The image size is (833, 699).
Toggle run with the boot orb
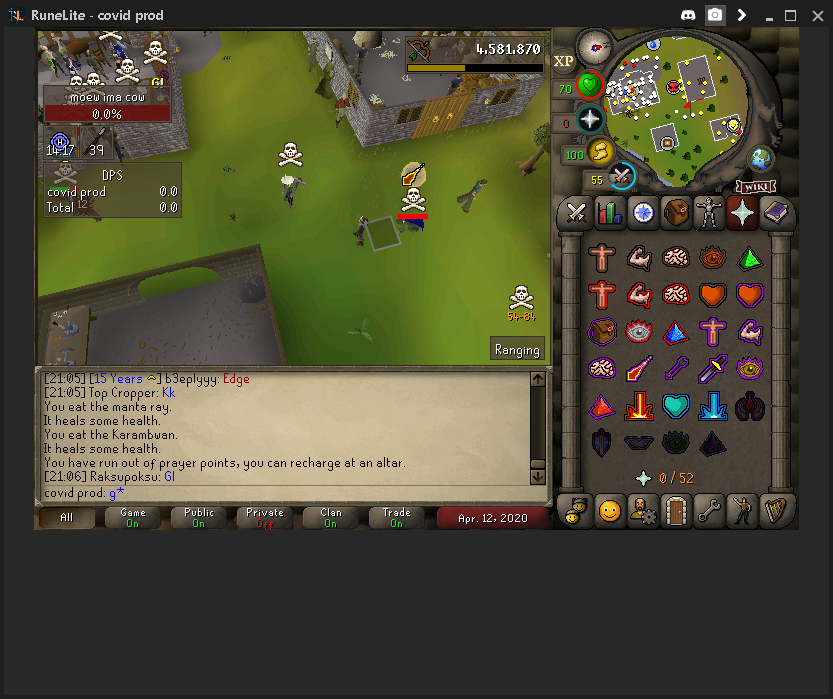(601, 152)
